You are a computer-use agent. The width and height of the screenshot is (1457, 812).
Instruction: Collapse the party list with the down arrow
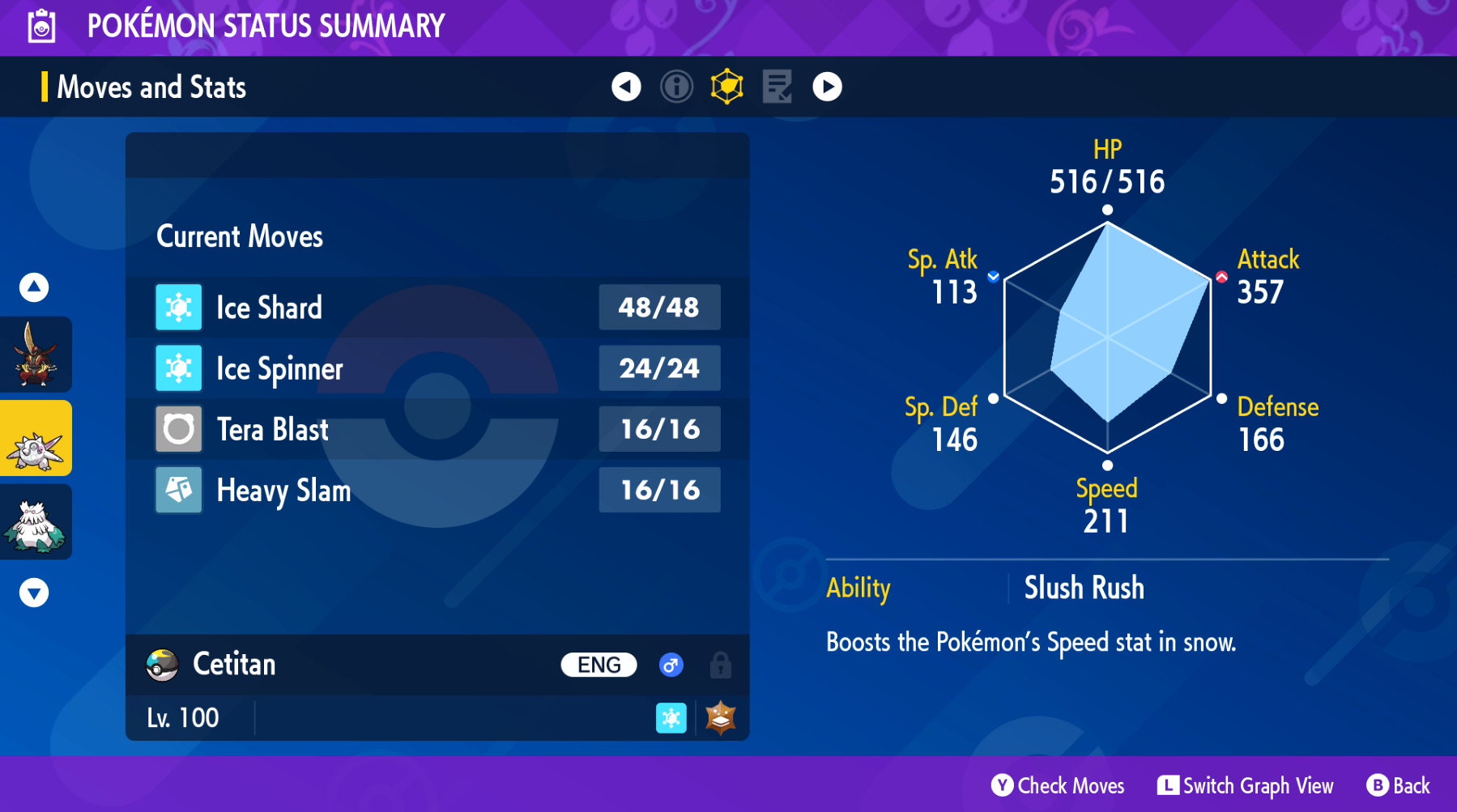(x=34, y=592)
